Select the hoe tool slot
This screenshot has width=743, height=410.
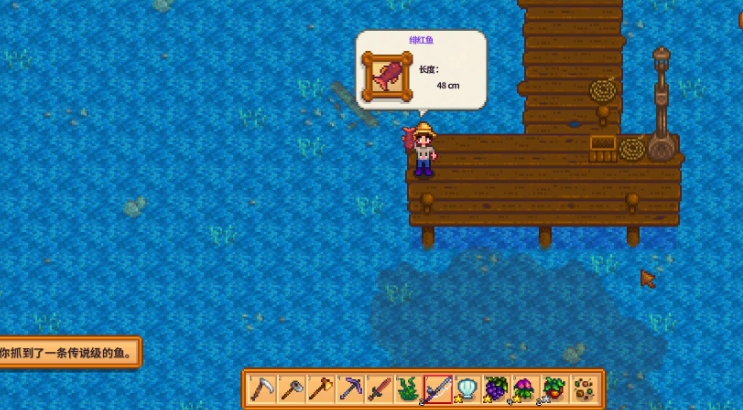(x=291, y=388)
